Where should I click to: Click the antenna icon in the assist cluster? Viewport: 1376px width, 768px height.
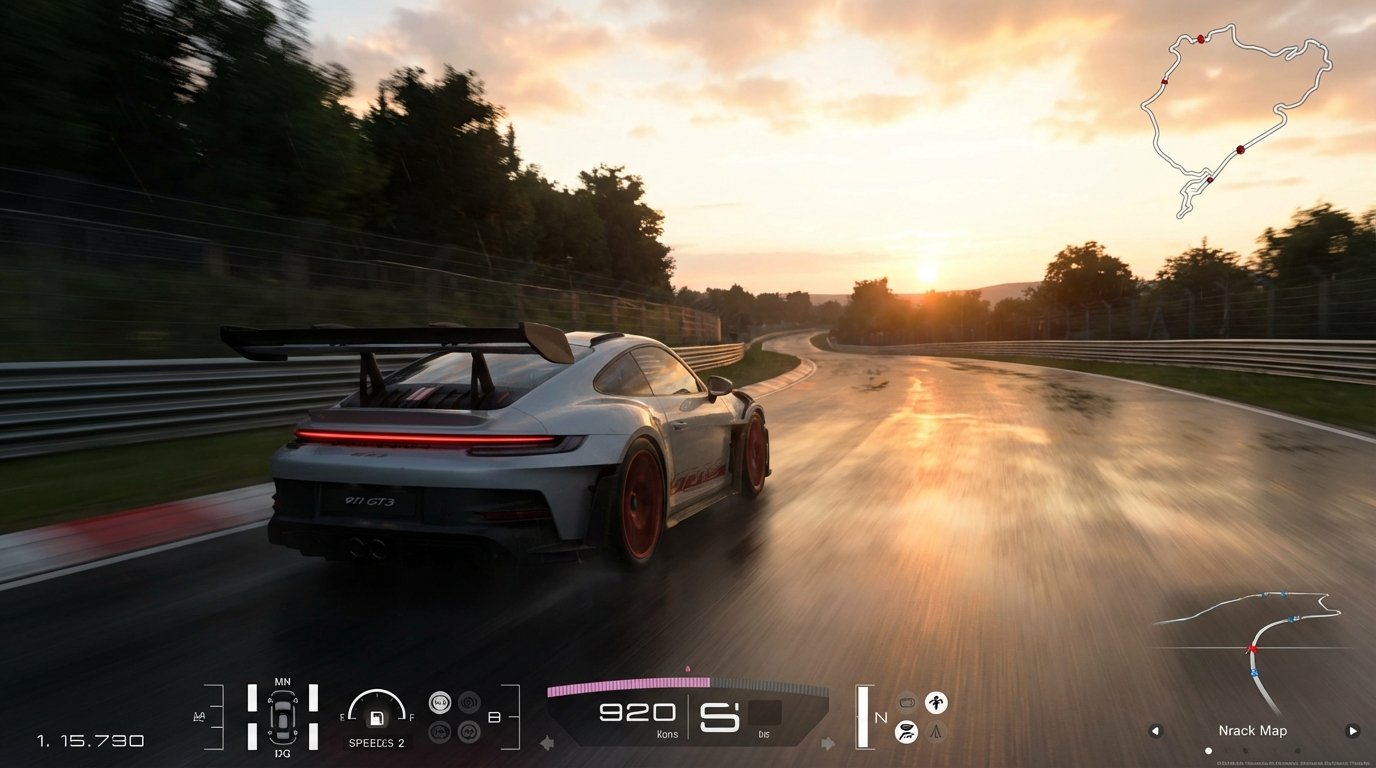coord(936,733)
